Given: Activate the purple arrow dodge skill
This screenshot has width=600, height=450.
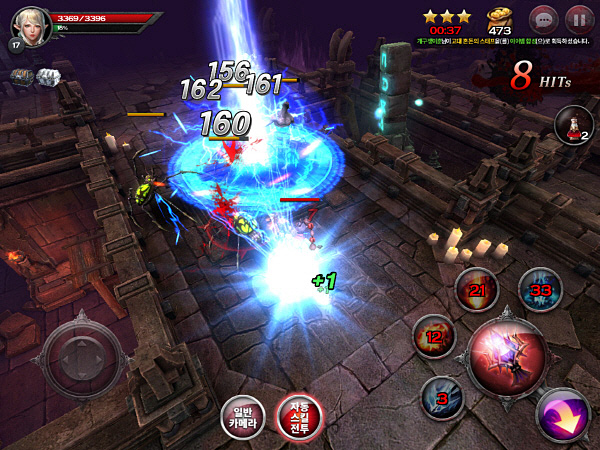Looking at the screenshot, I should tap(563, 413).
